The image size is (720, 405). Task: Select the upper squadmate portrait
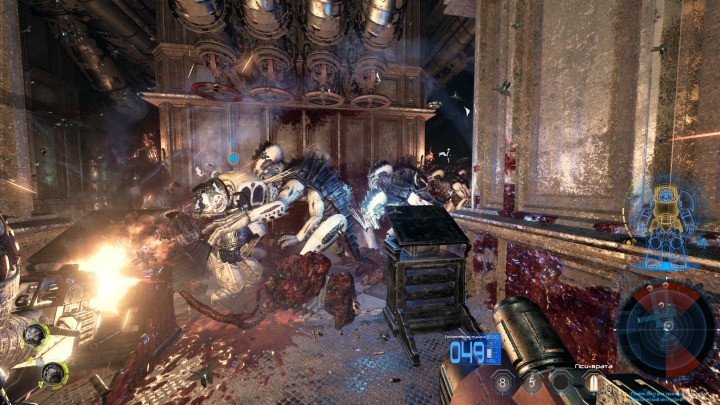click(x=35, y=335)
